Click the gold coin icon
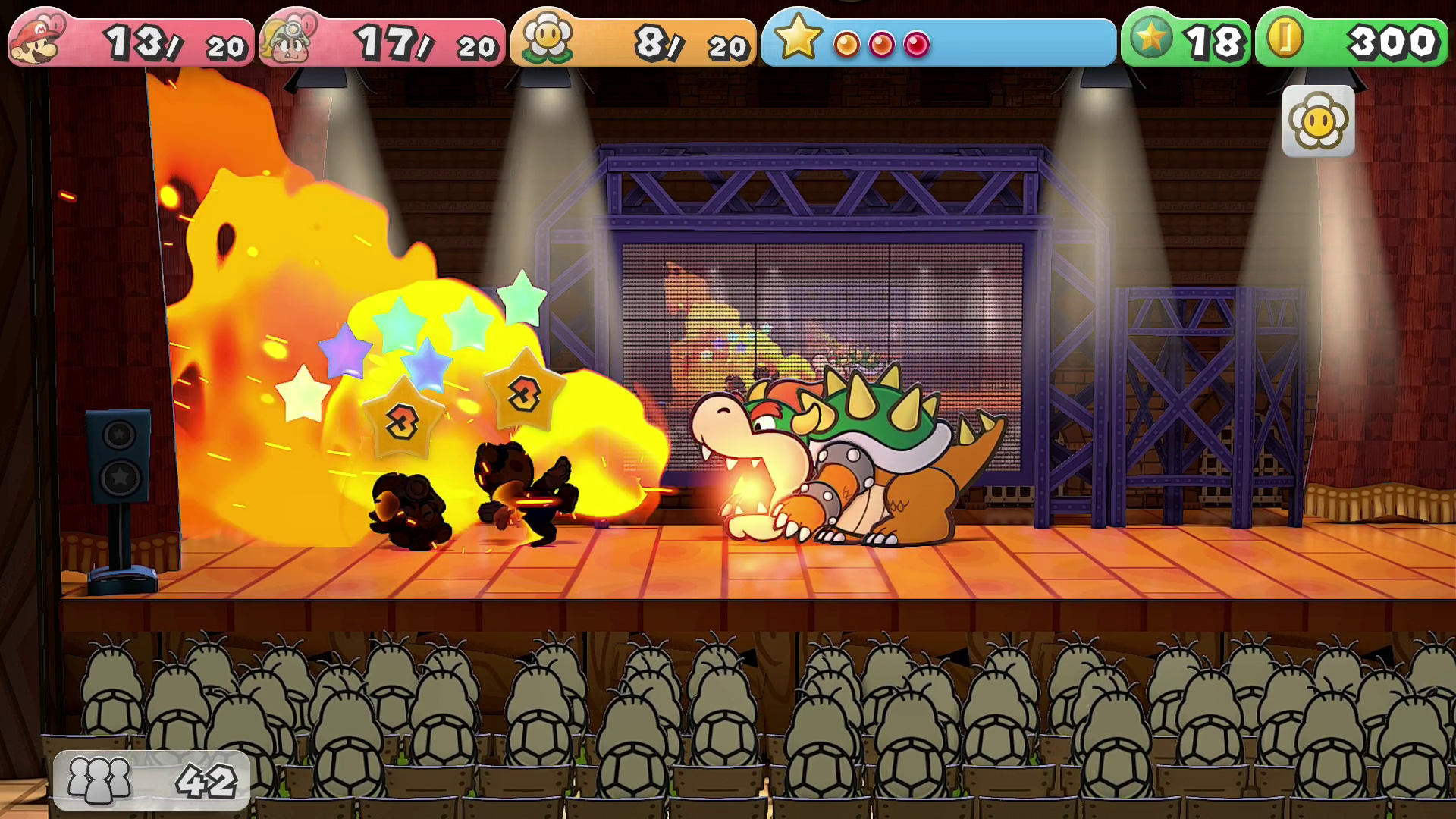1456x819 pixels. point(1284,38)
